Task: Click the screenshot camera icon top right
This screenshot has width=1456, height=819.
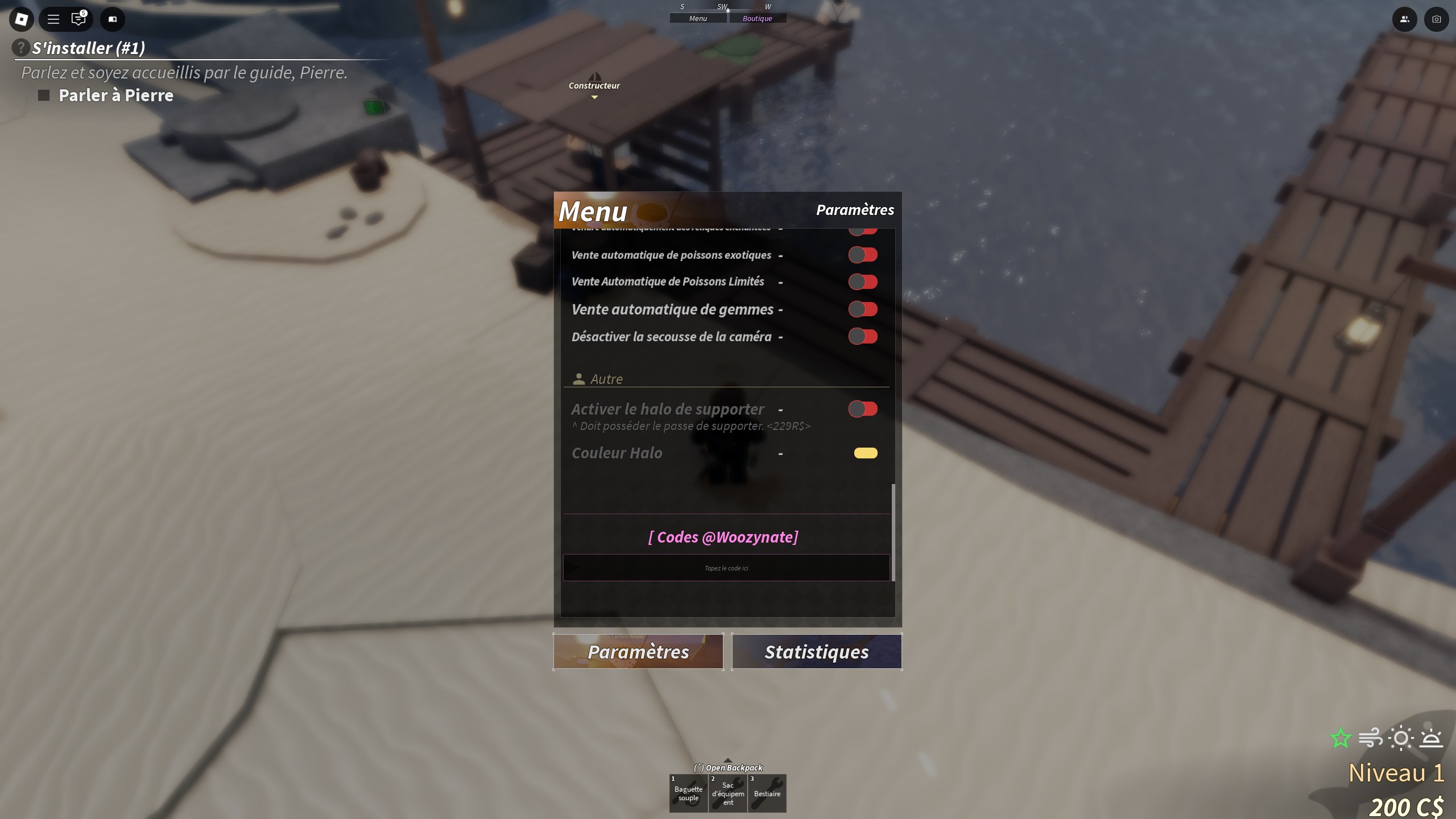Action: (x=1436, y=19)
